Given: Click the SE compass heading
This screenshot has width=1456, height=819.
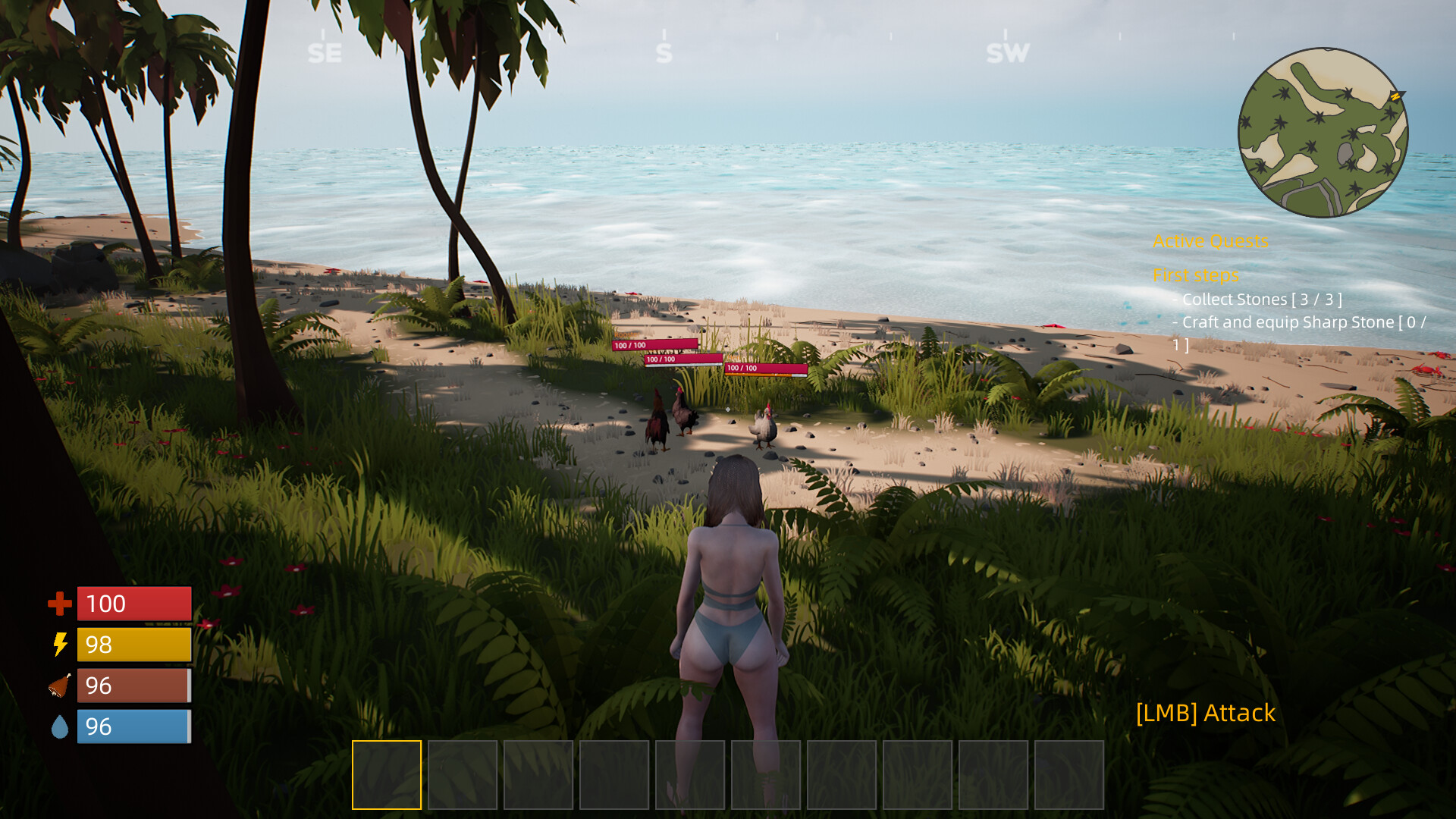Looking at the screenshot, I should [325, 53].
